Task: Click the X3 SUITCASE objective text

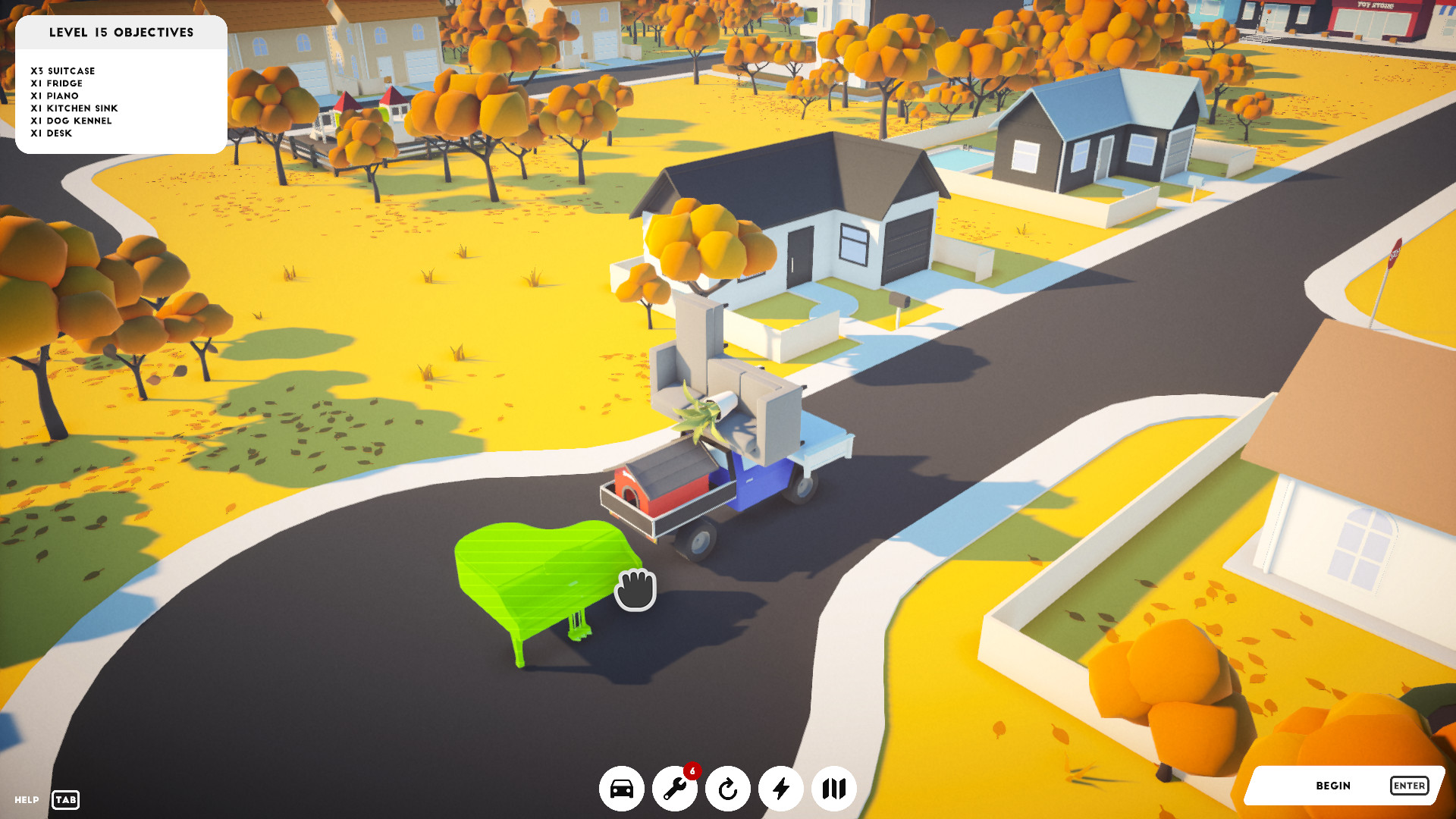Action: tap(63, 71)
